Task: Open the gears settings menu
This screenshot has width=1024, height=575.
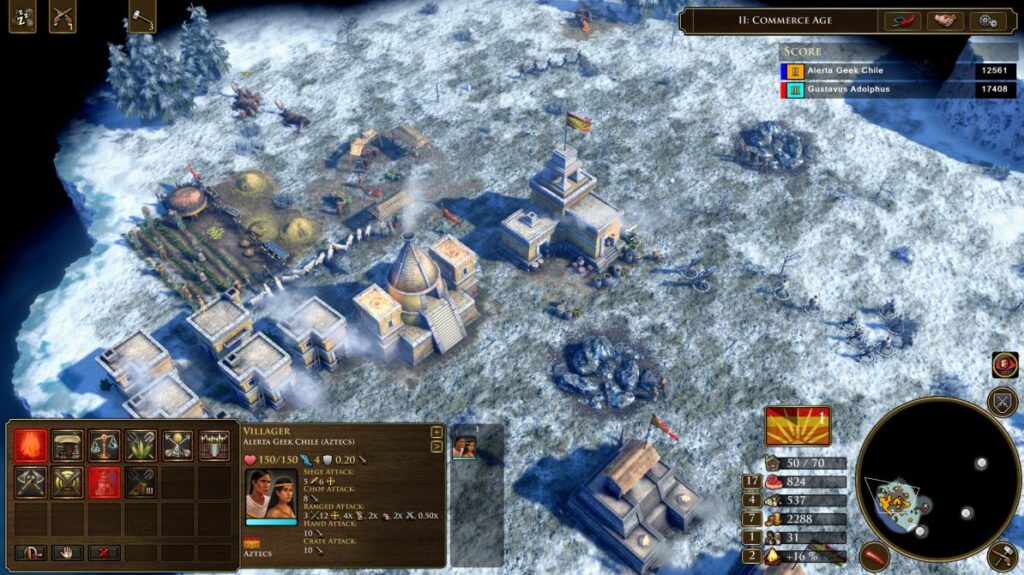Action: 986,20
